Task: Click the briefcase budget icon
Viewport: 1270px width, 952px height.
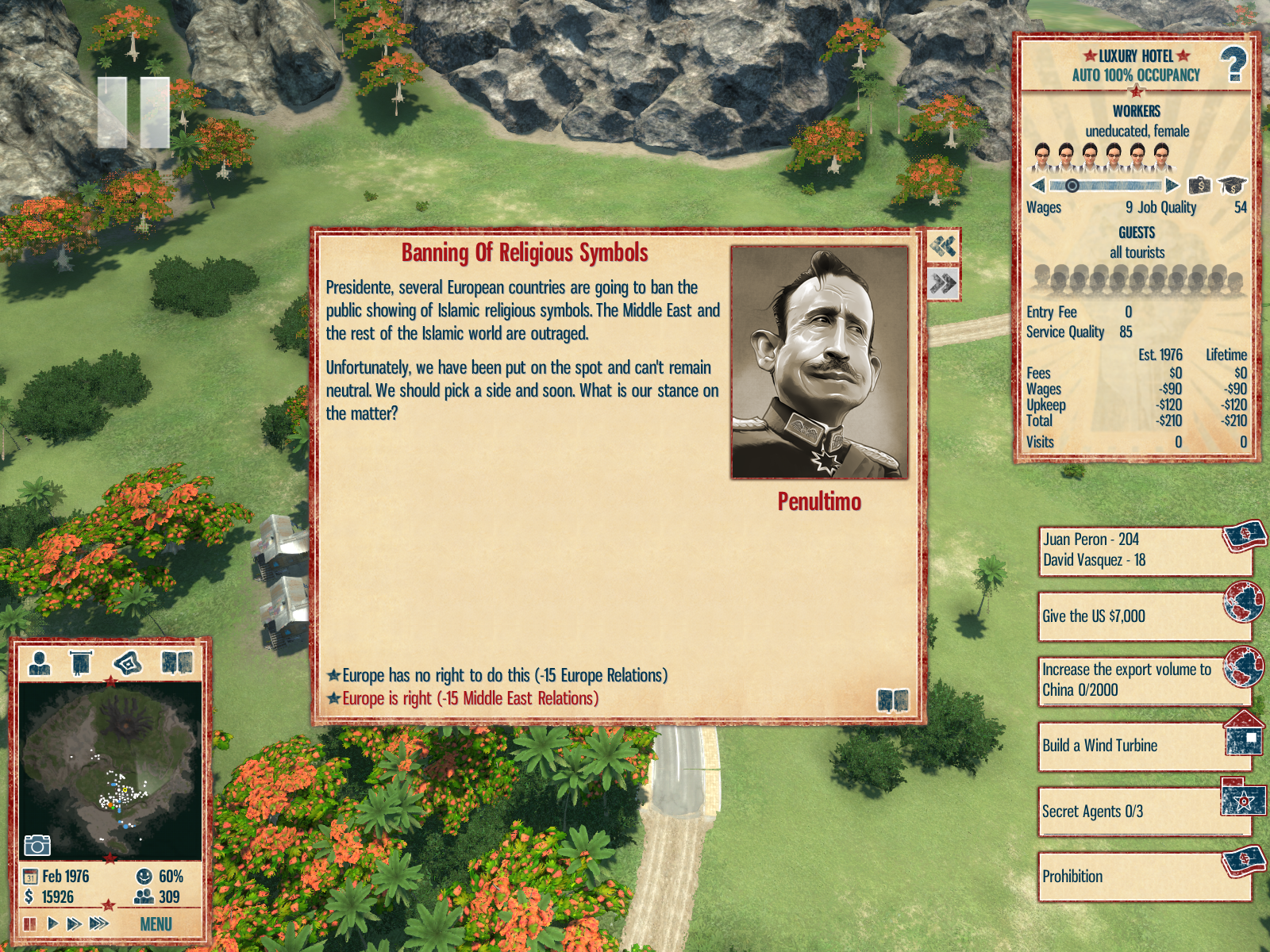Action: coord(1199,186)
